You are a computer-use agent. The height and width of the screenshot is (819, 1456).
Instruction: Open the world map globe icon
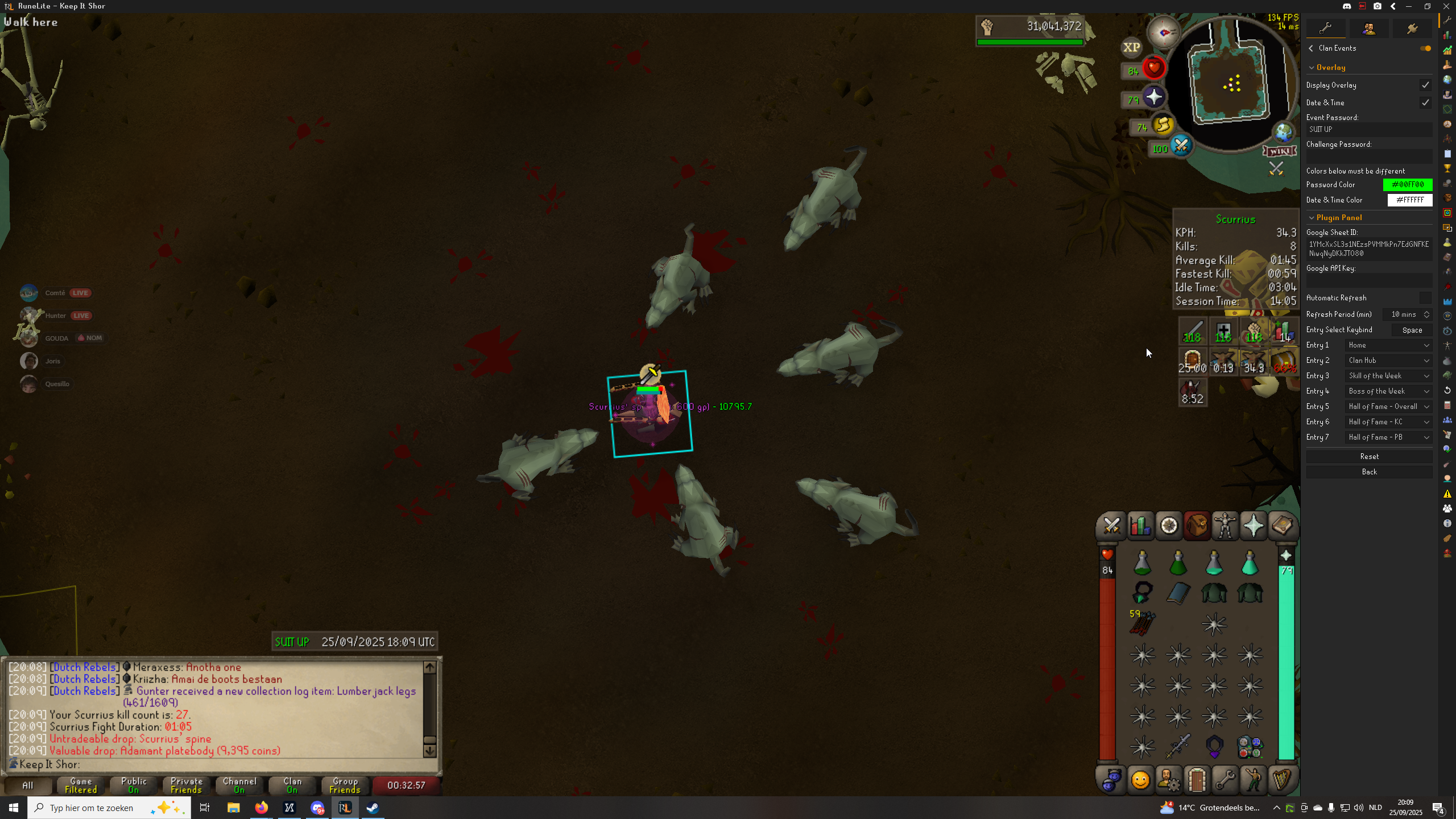(x=1283, y=133)
